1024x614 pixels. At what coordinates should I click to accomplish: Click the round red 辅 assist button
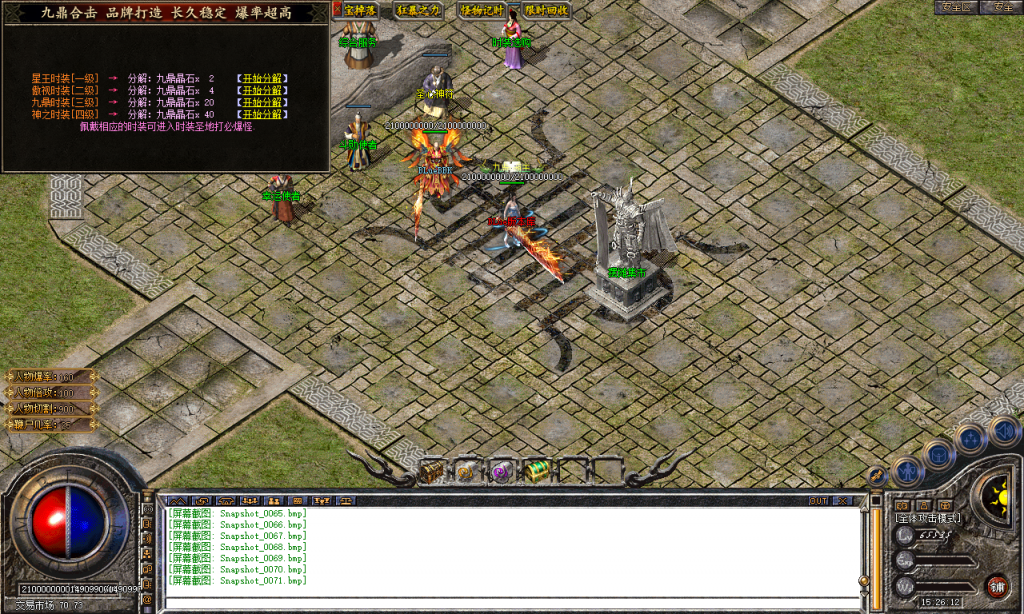click(996, 585)
